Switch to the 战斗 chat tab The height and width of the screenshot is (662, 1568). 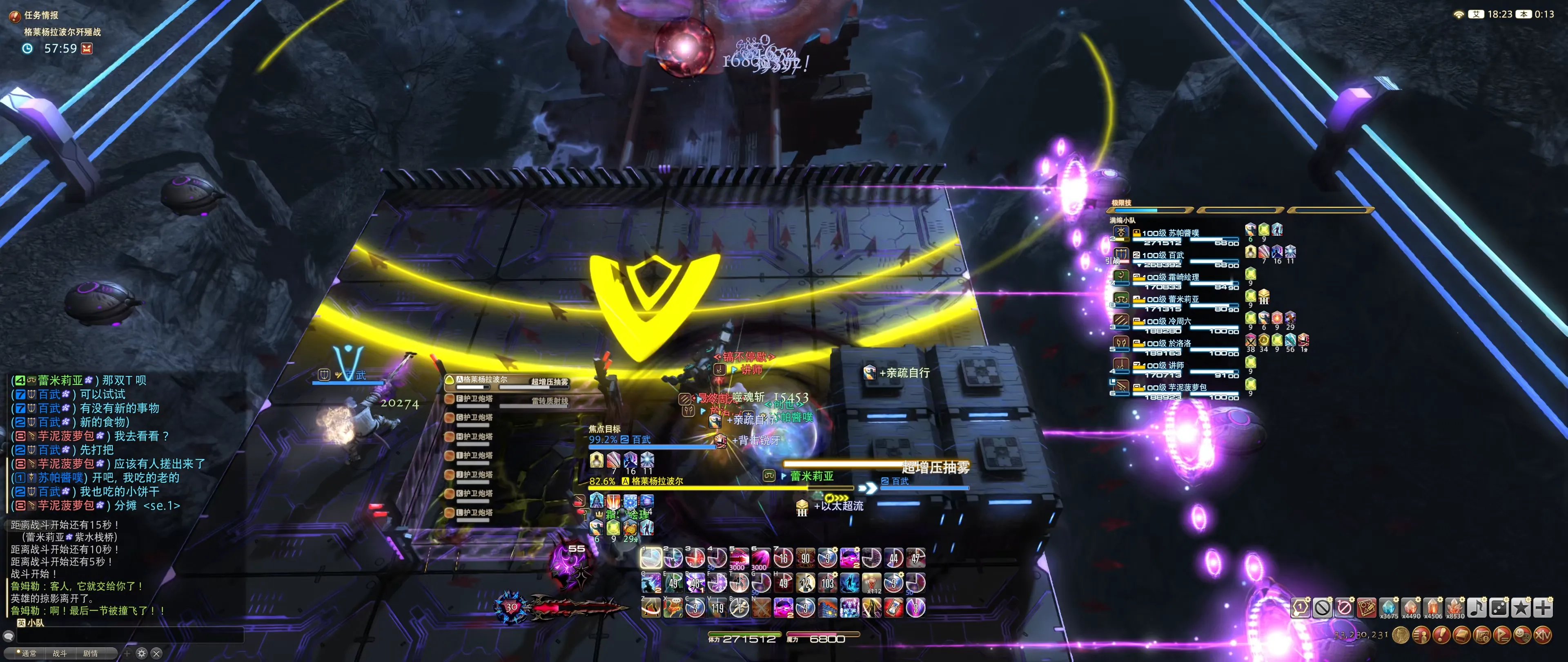(60, 653)
